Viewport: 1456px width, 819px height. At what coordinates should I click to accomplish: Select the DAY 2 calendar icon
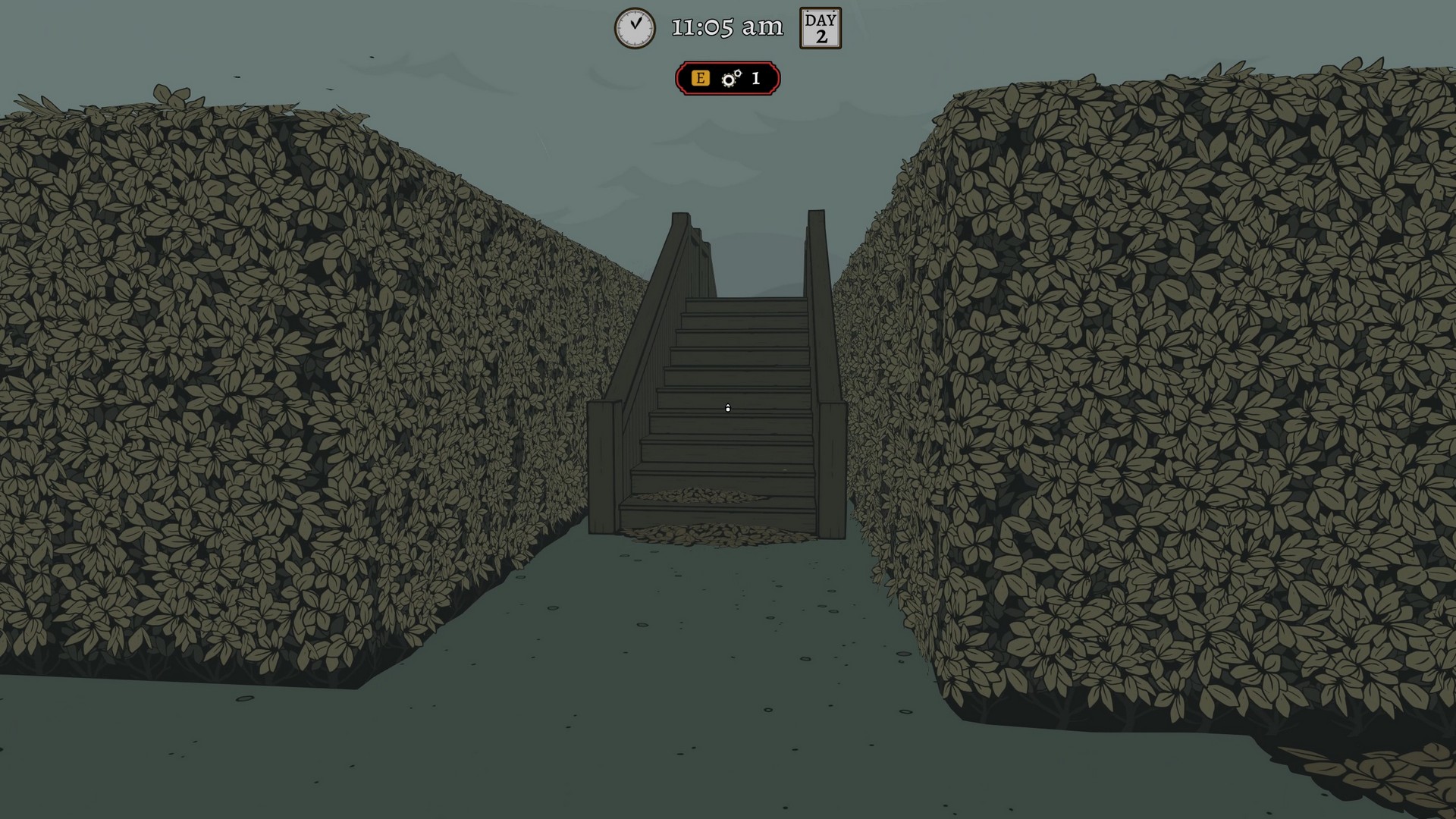[820, 29]
